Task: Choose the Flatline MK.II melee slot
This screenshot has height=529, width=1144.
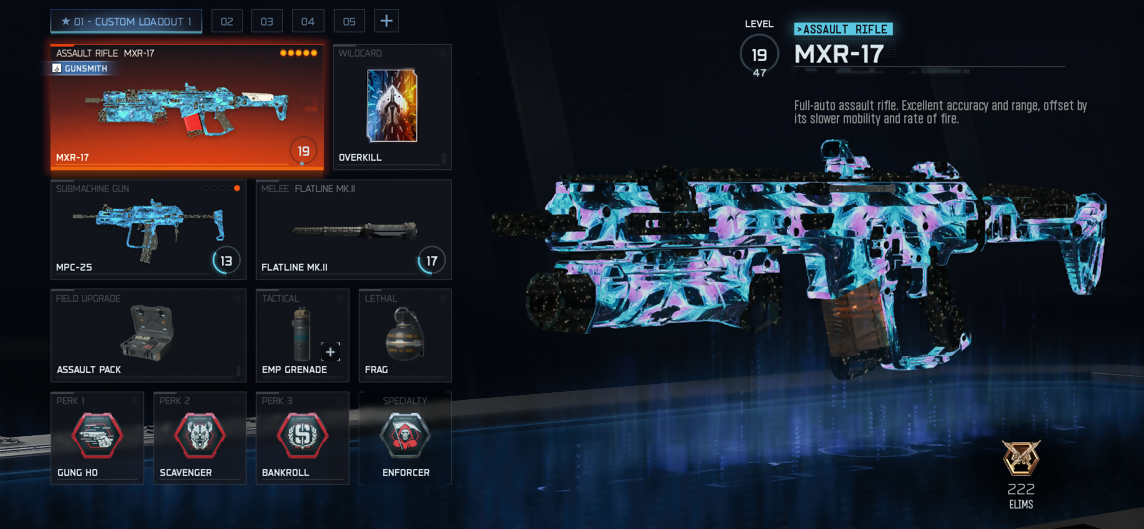Action: 353,230
